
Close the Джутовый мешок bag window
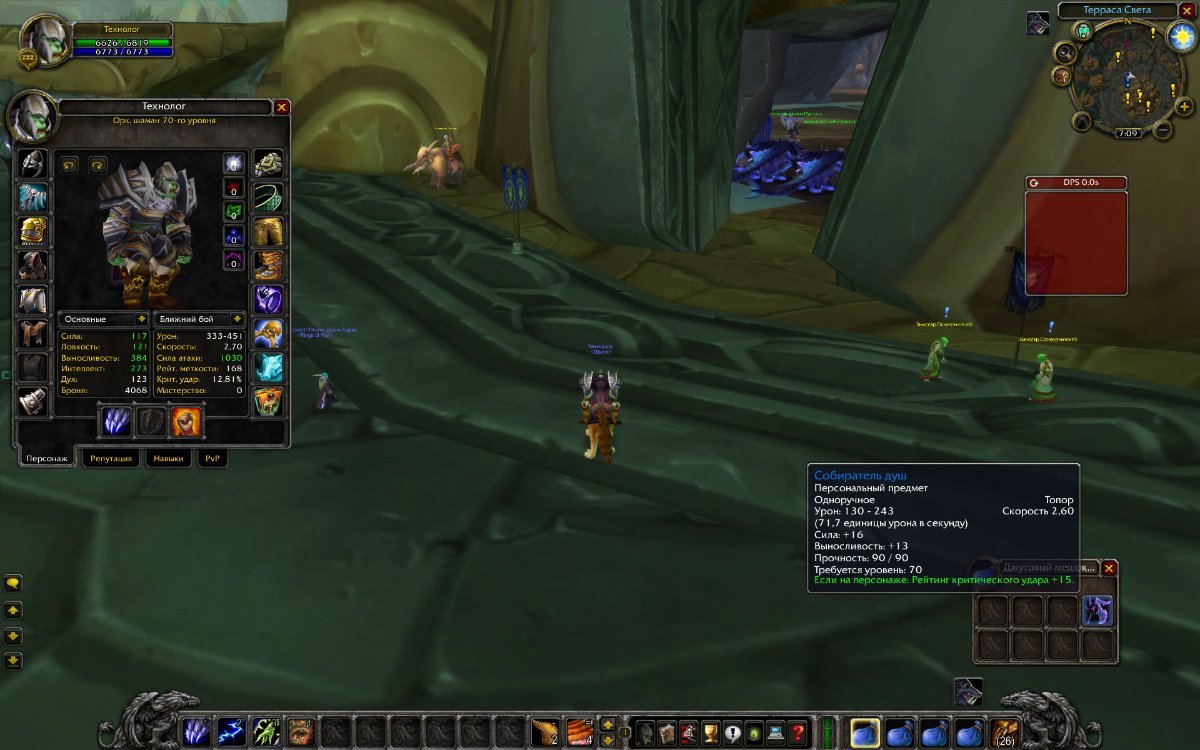[x=1109, y=568]
